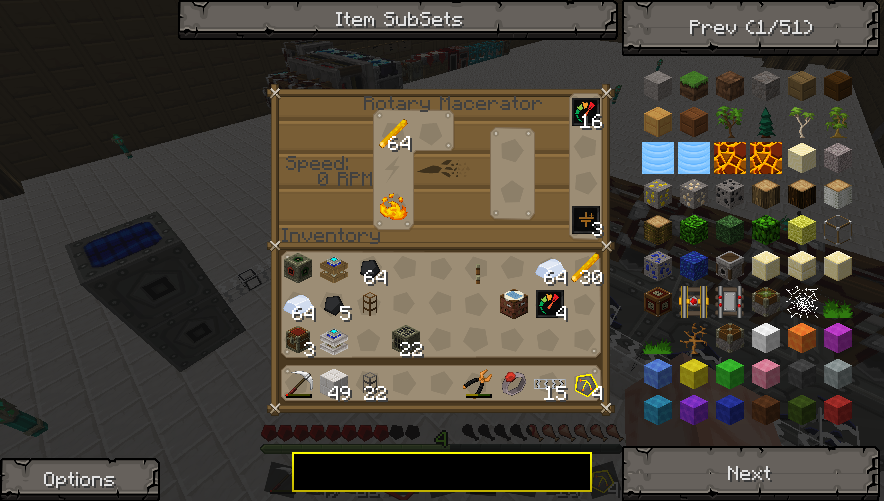Choose the spruce sapling from item panel

point(765,122)
